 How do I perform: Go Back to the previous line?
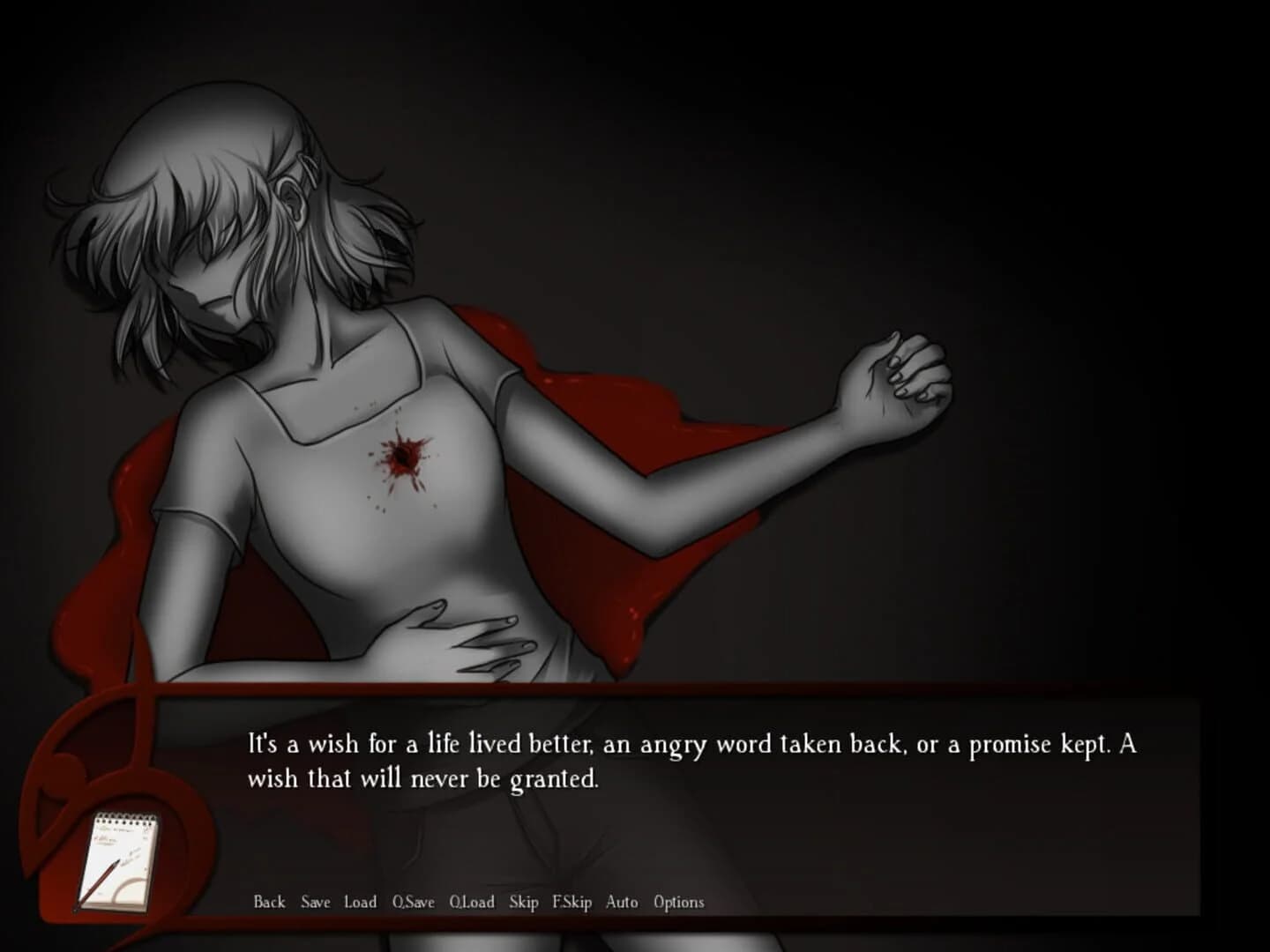pyautogui.click(x=269, y=903)
